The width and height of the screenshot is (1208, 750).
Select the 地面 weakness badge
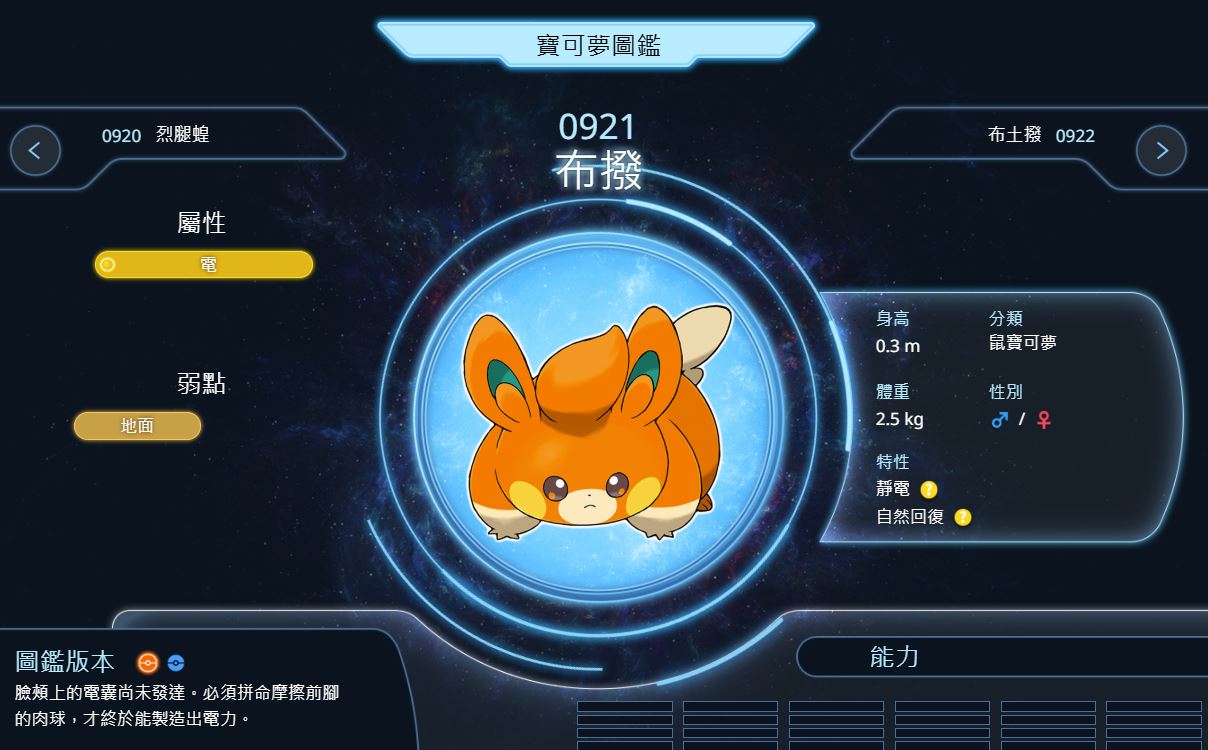click(138, 426)
